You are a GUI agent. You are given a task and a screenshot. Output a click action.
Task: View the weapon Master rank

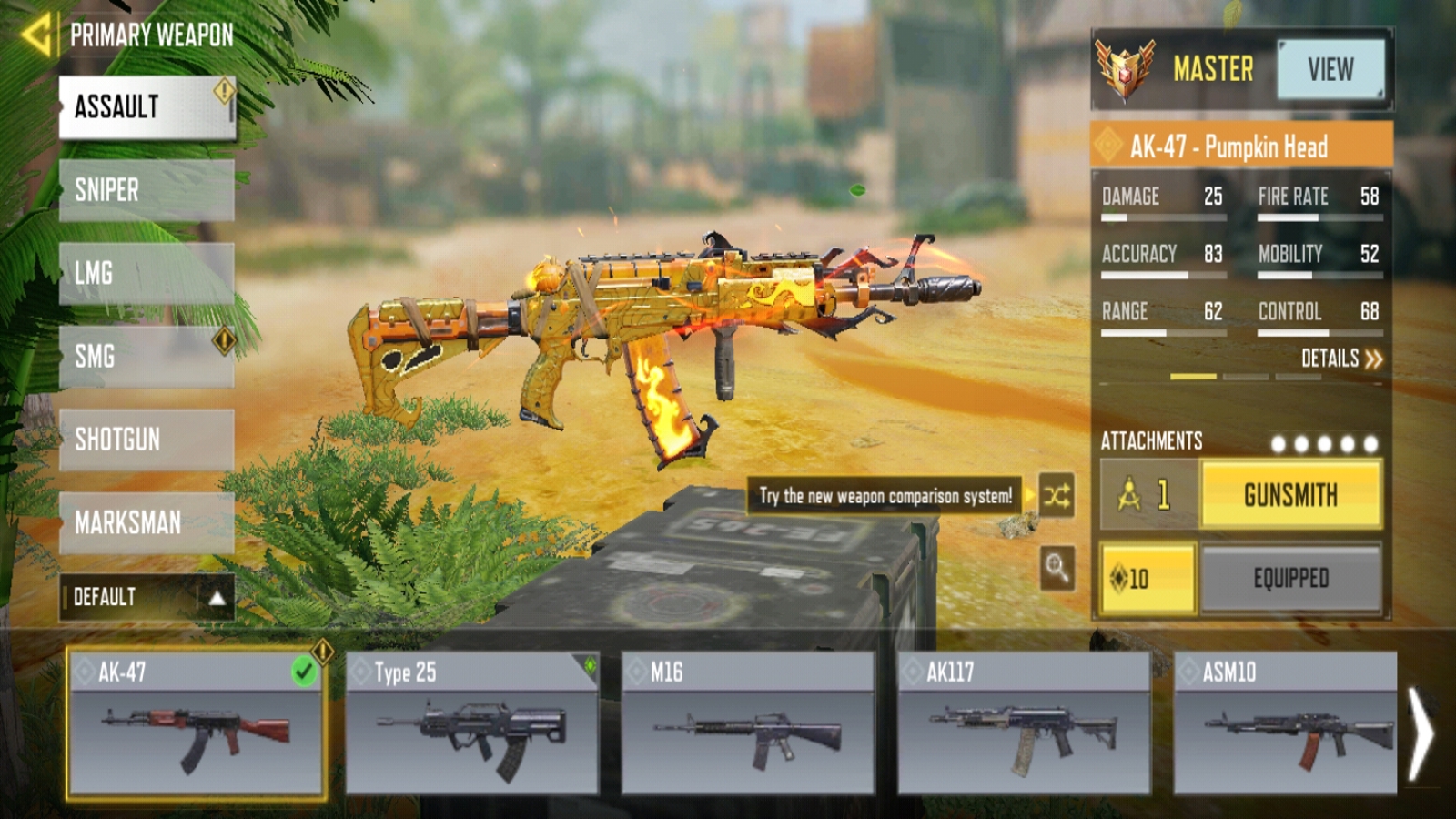click(x=1330, y=69)
